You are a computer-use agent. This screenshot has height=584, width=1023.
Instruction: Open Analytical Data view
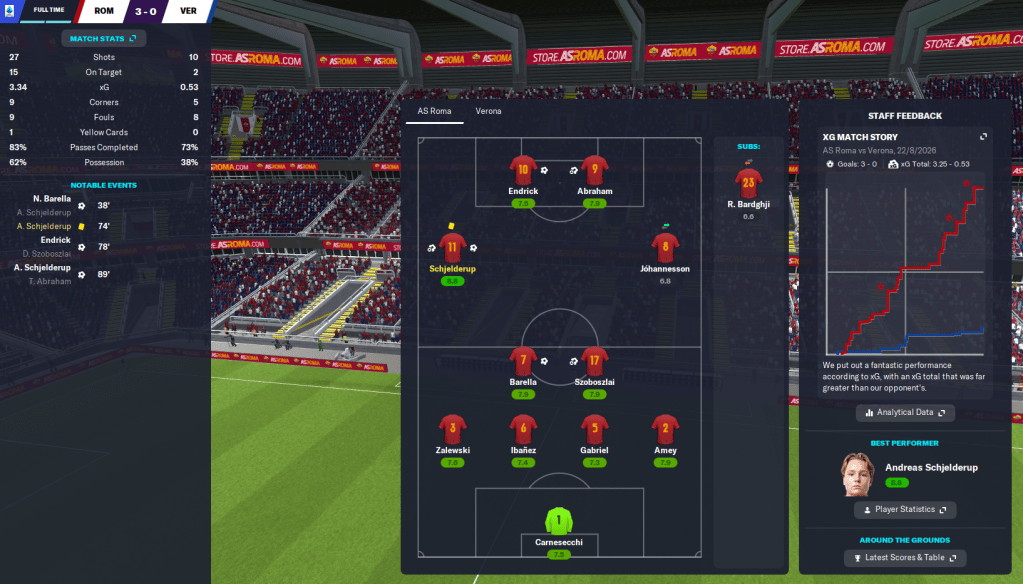point(905,412)
